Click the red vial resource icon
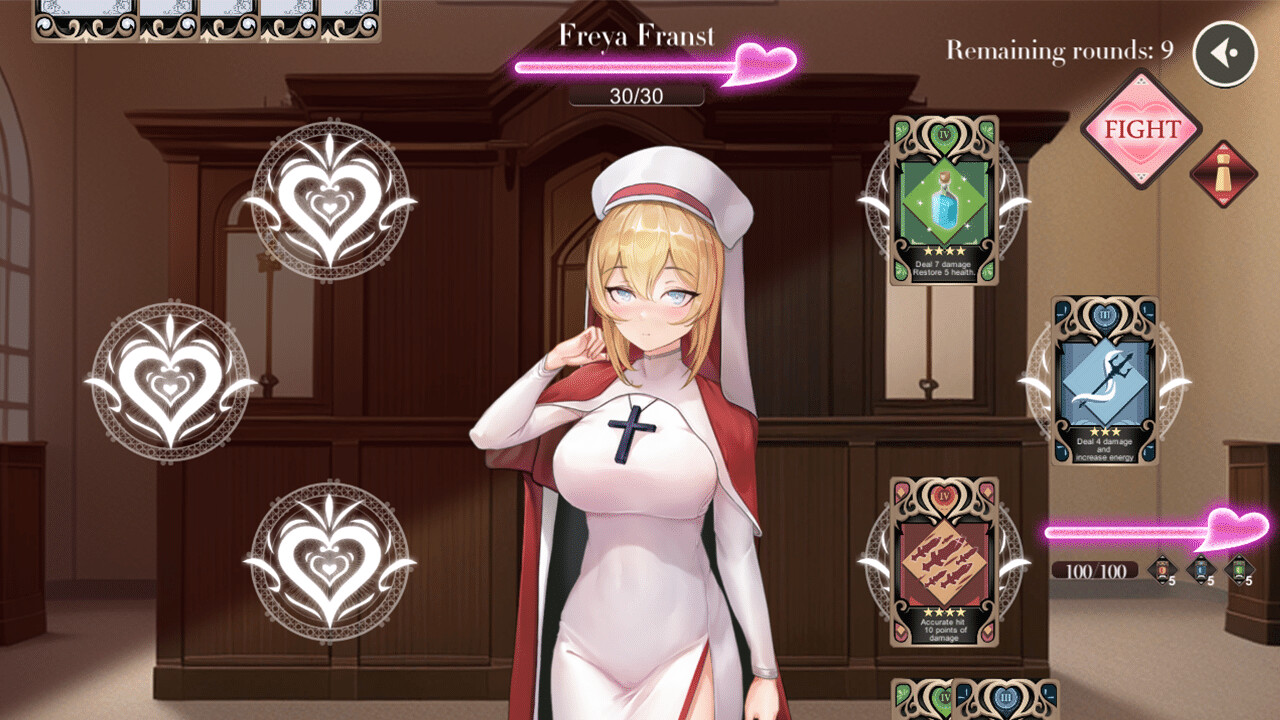Screen dimensions: 1280x720 coord(1161,569)
